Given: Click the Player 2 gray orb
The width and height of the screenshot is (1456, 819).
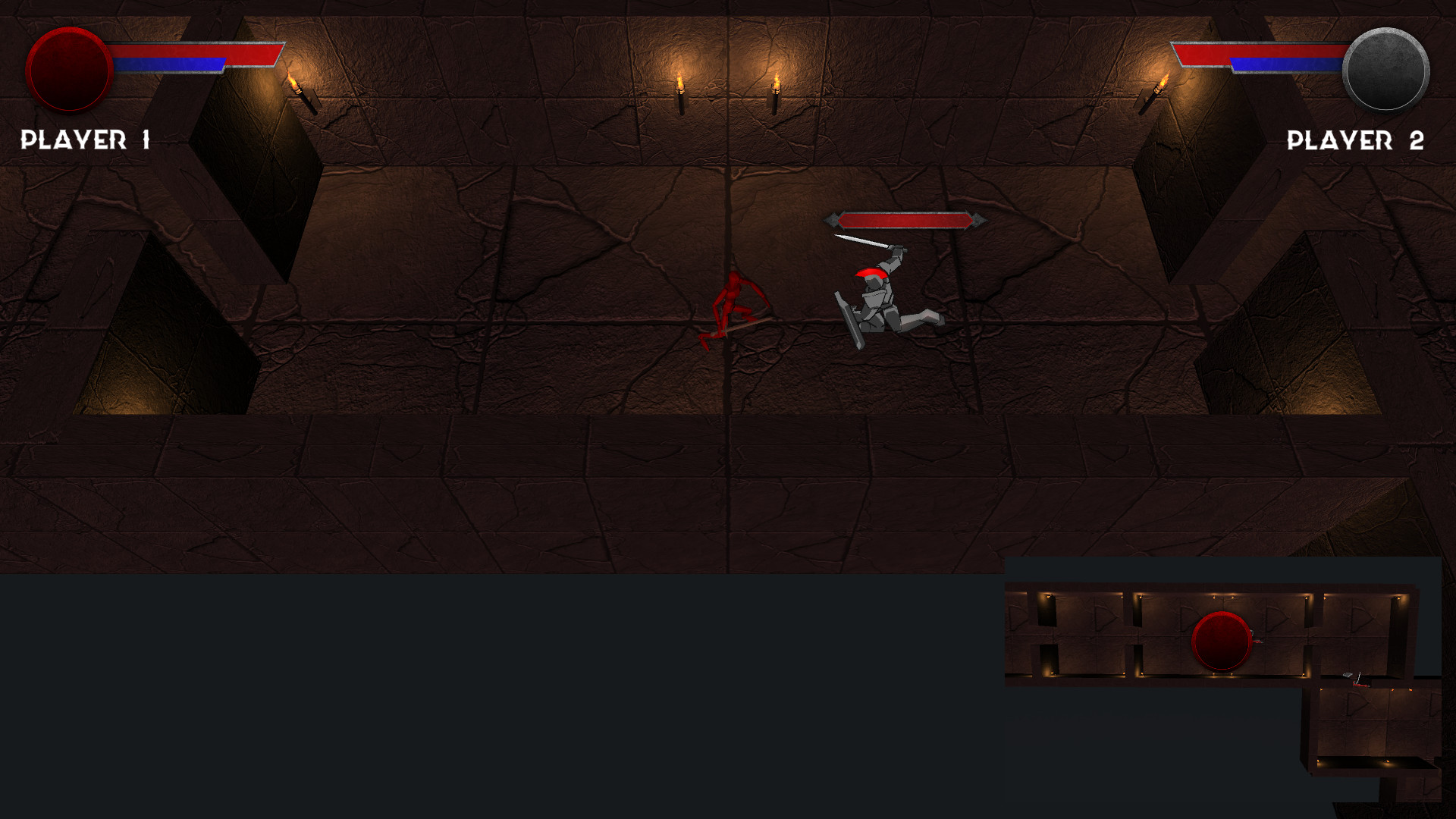Looking at the screenshot, I should coord(1385,70).
